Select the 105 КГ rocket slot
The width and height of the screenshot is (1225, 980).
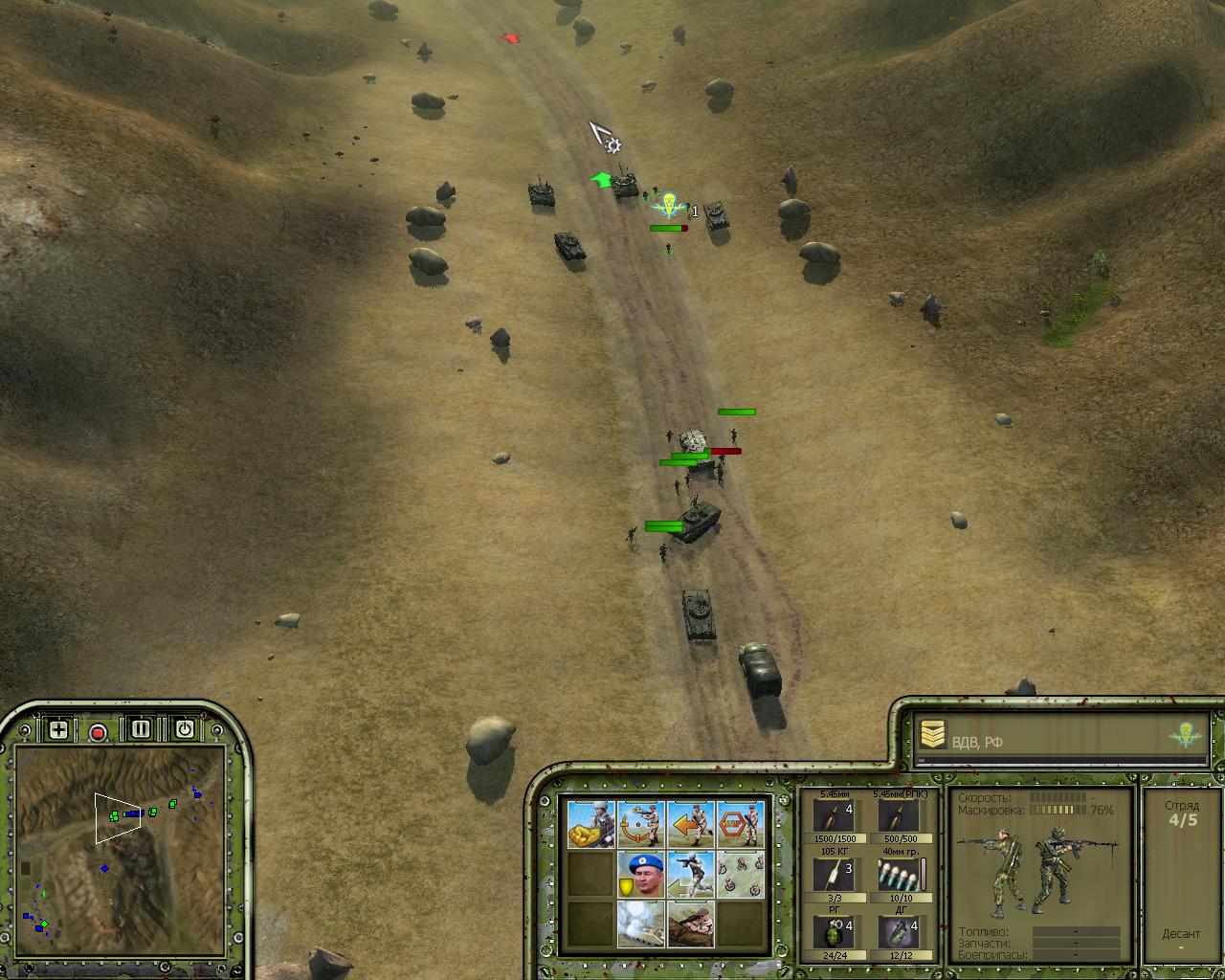(834, 874)
